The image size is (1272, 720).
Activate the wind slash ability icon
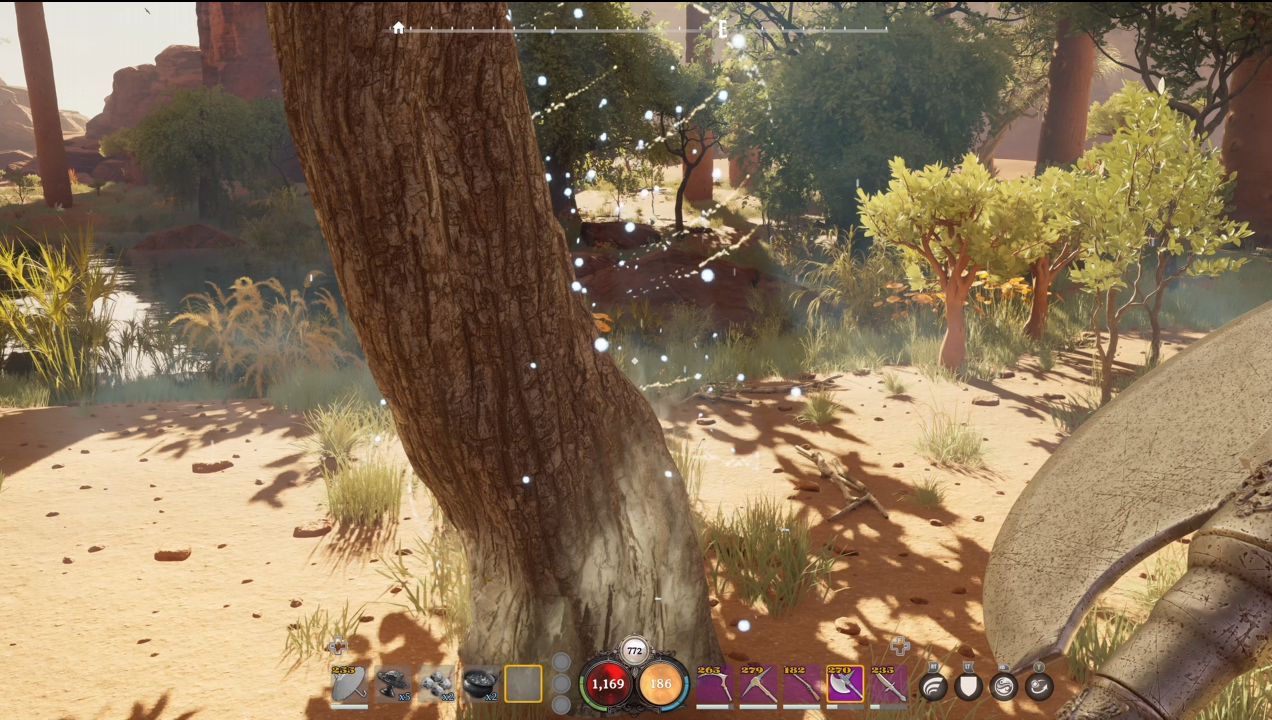tap(933, 687)
